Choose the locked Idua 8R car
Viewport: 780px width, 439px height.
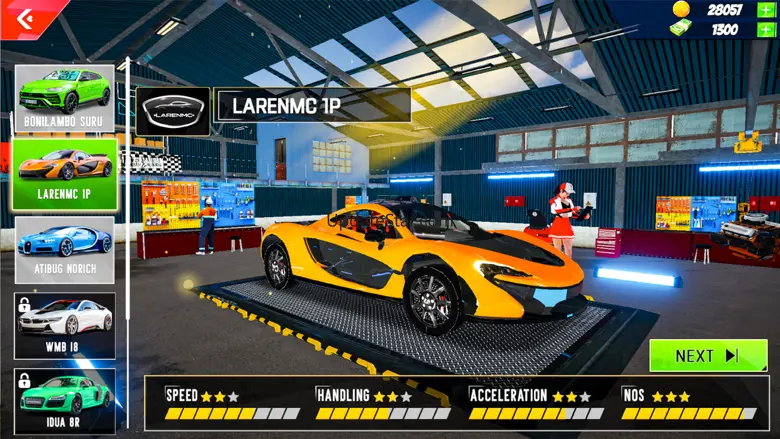pyautogui.click(x=64, y=400)
